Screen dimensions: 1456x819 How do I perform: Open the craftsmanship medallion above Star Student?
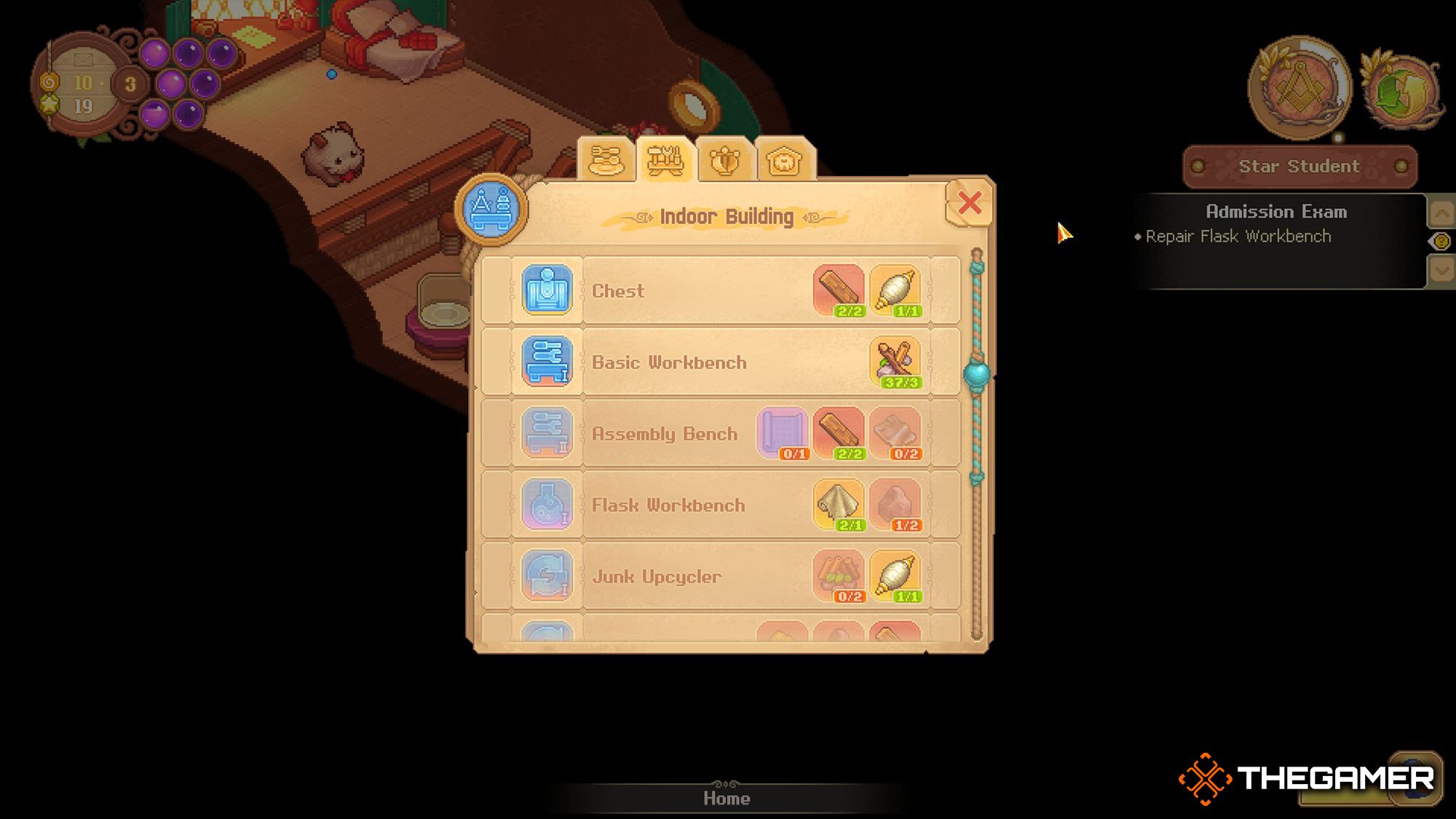[x=1299, y=87]
